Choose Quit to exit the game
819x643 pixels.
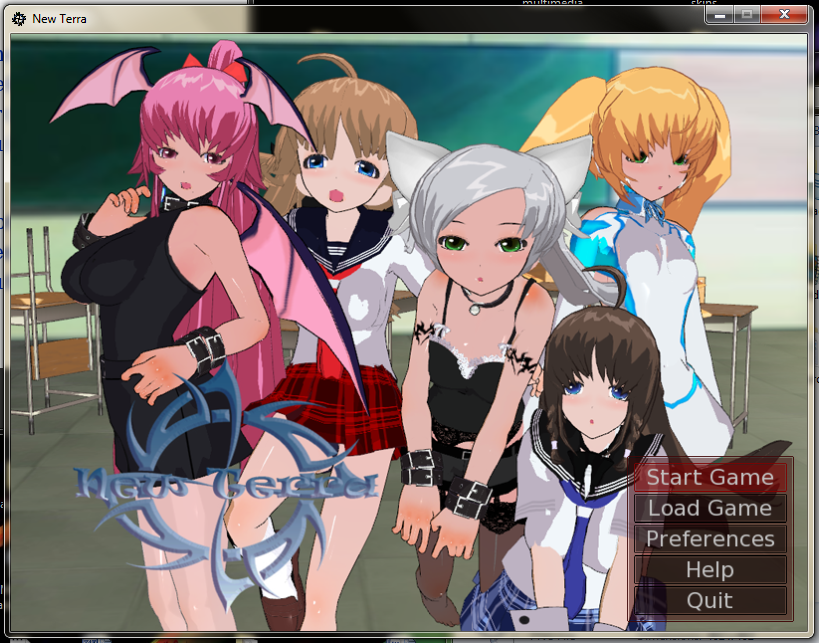point(710,601)
